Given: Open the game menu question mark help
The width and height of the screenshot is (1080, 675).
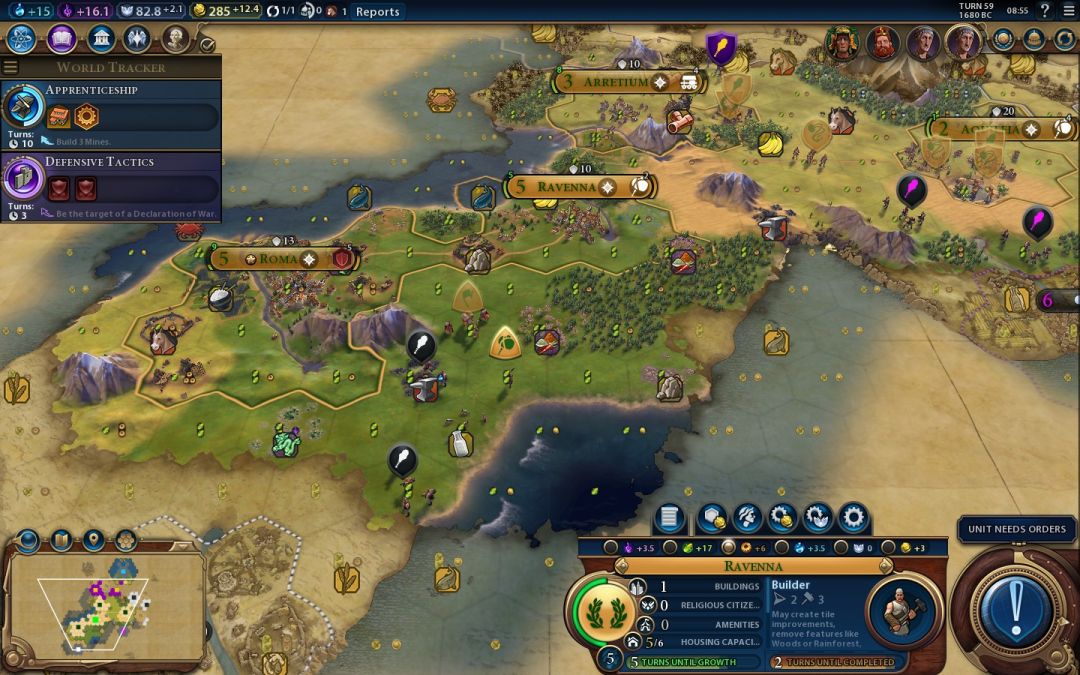Looking at the screenshot, I should [1045, 11].
